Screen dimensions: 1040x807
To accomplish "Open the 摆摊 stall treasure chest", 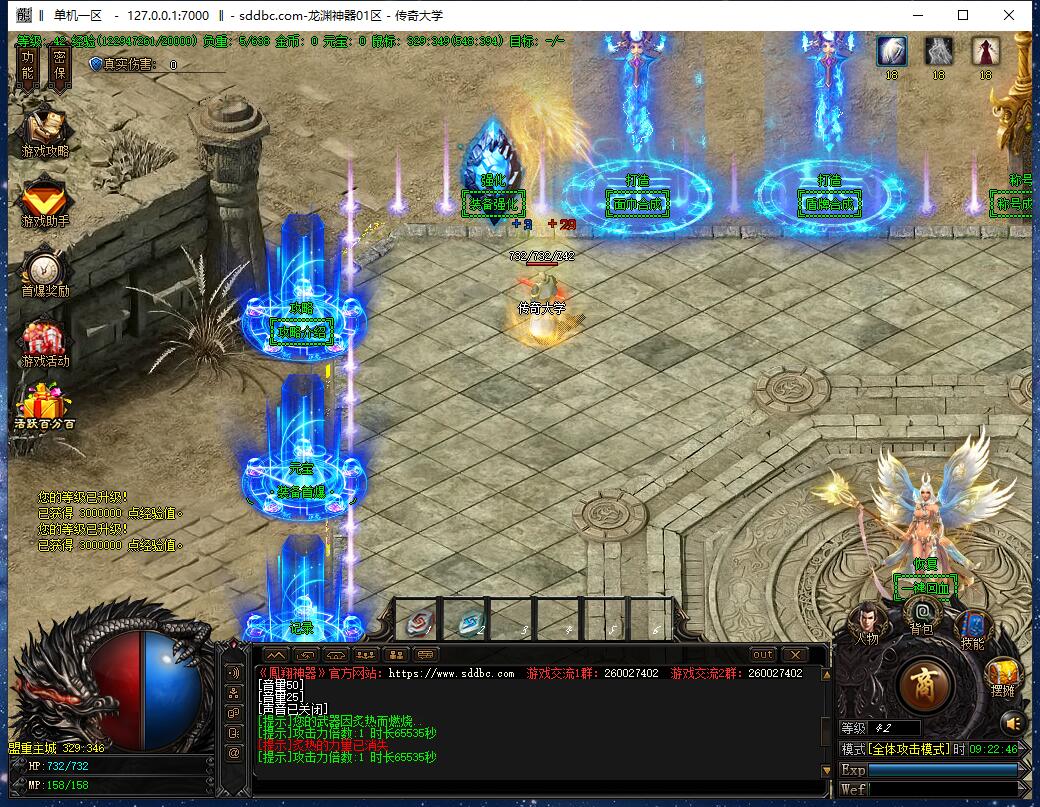I will (1003, 676).
